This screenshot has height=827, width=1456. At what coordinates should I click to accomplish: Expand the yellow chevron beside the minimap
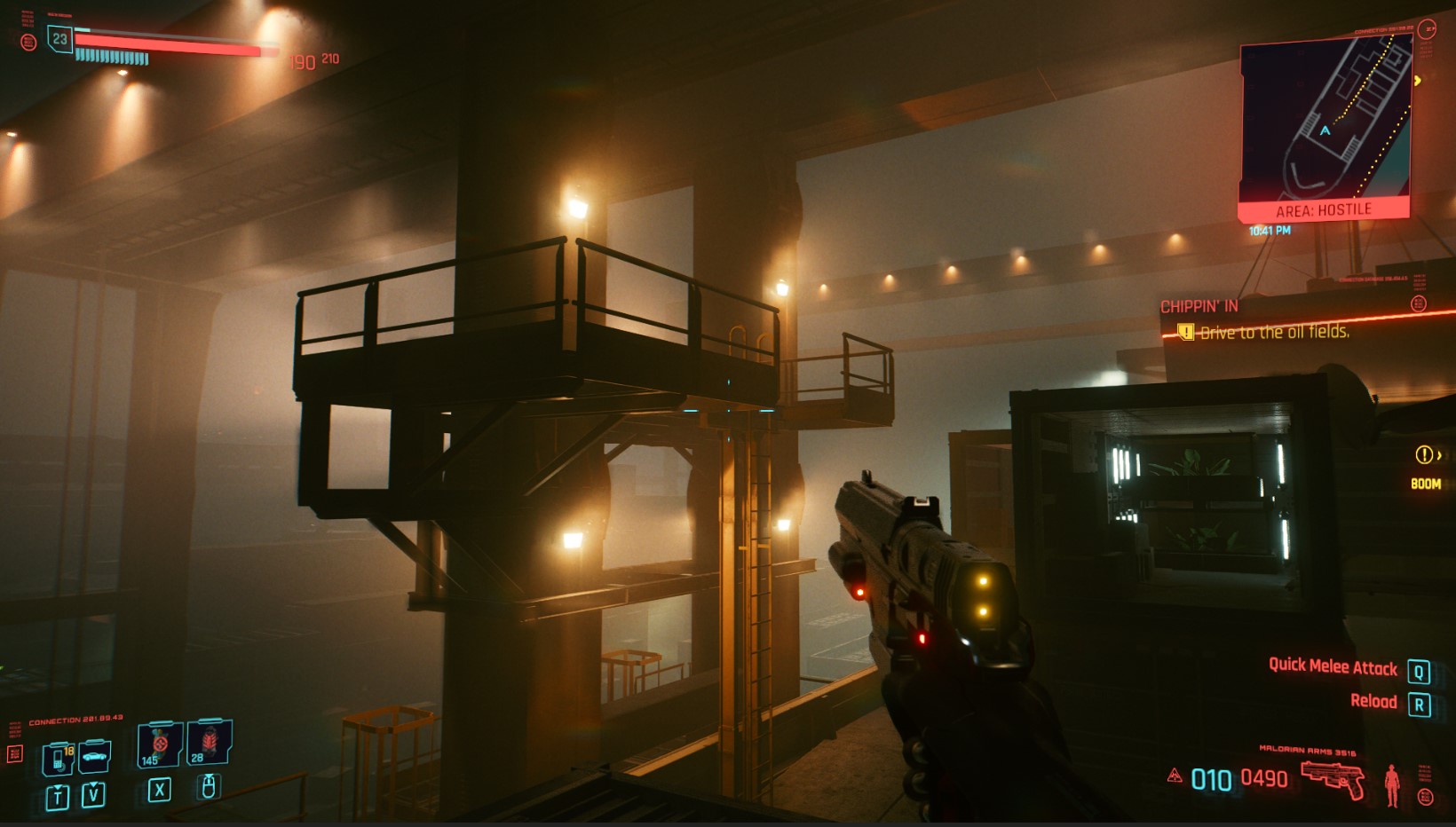tap(1420, 79)
